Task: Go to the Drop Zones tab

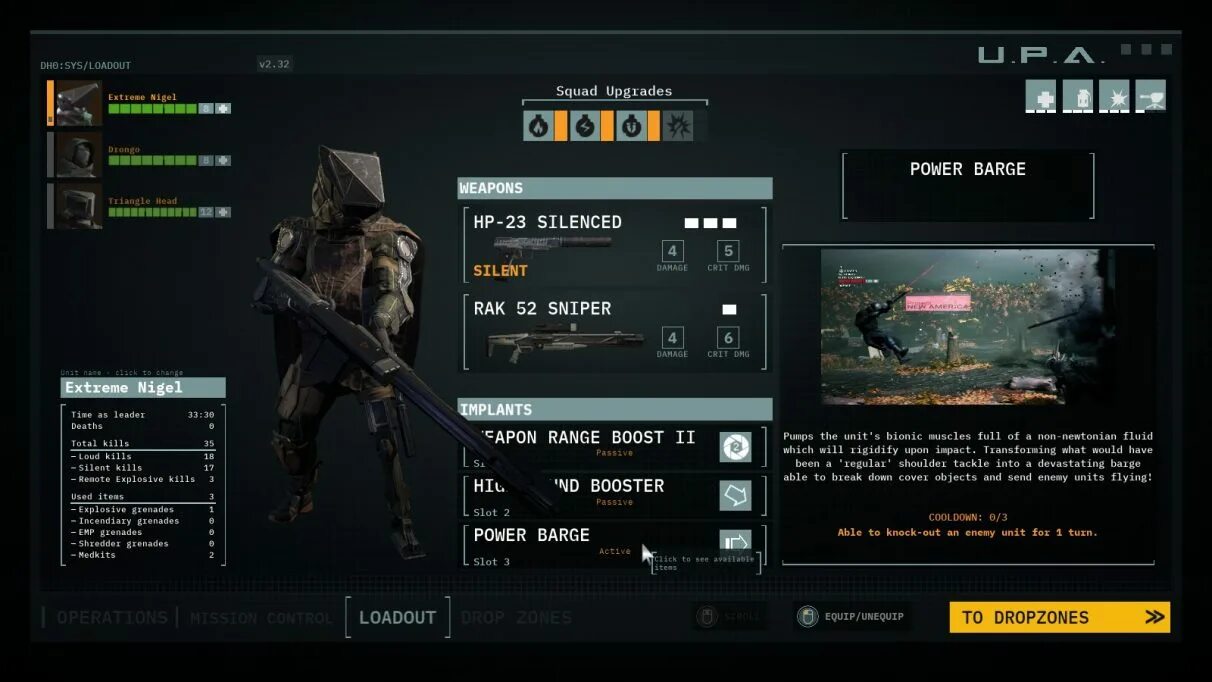Action: point(516,618)
